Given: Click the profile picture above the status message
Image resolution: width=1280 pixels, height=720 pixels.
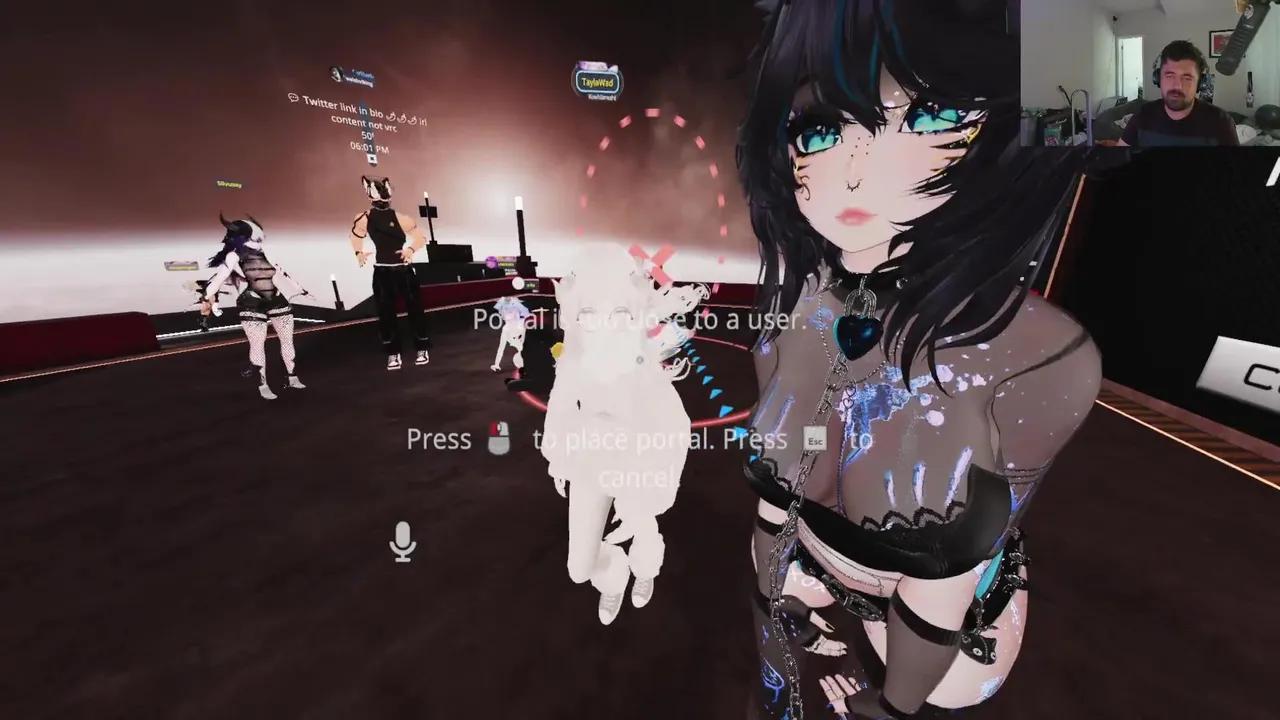Looking at the screenshot, I should pos(335,72).
